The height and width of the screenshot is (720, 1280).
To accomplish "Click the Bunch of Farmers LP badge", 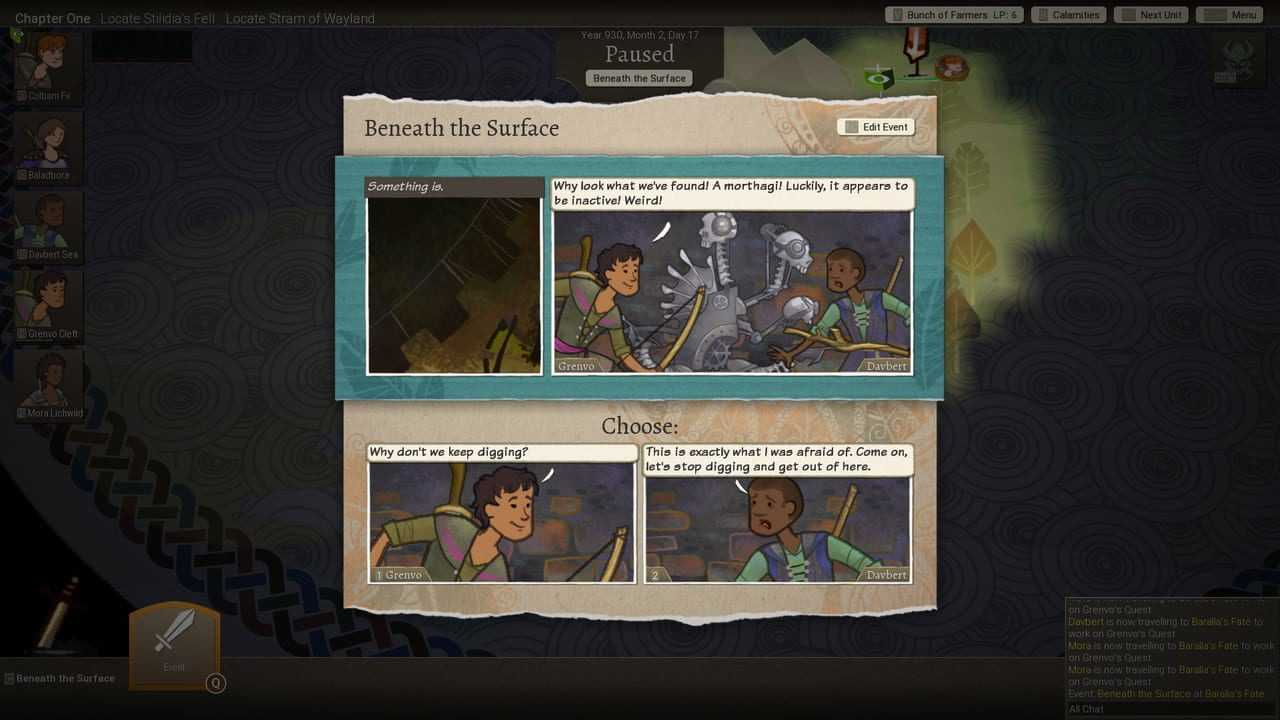I will [953, 14].
